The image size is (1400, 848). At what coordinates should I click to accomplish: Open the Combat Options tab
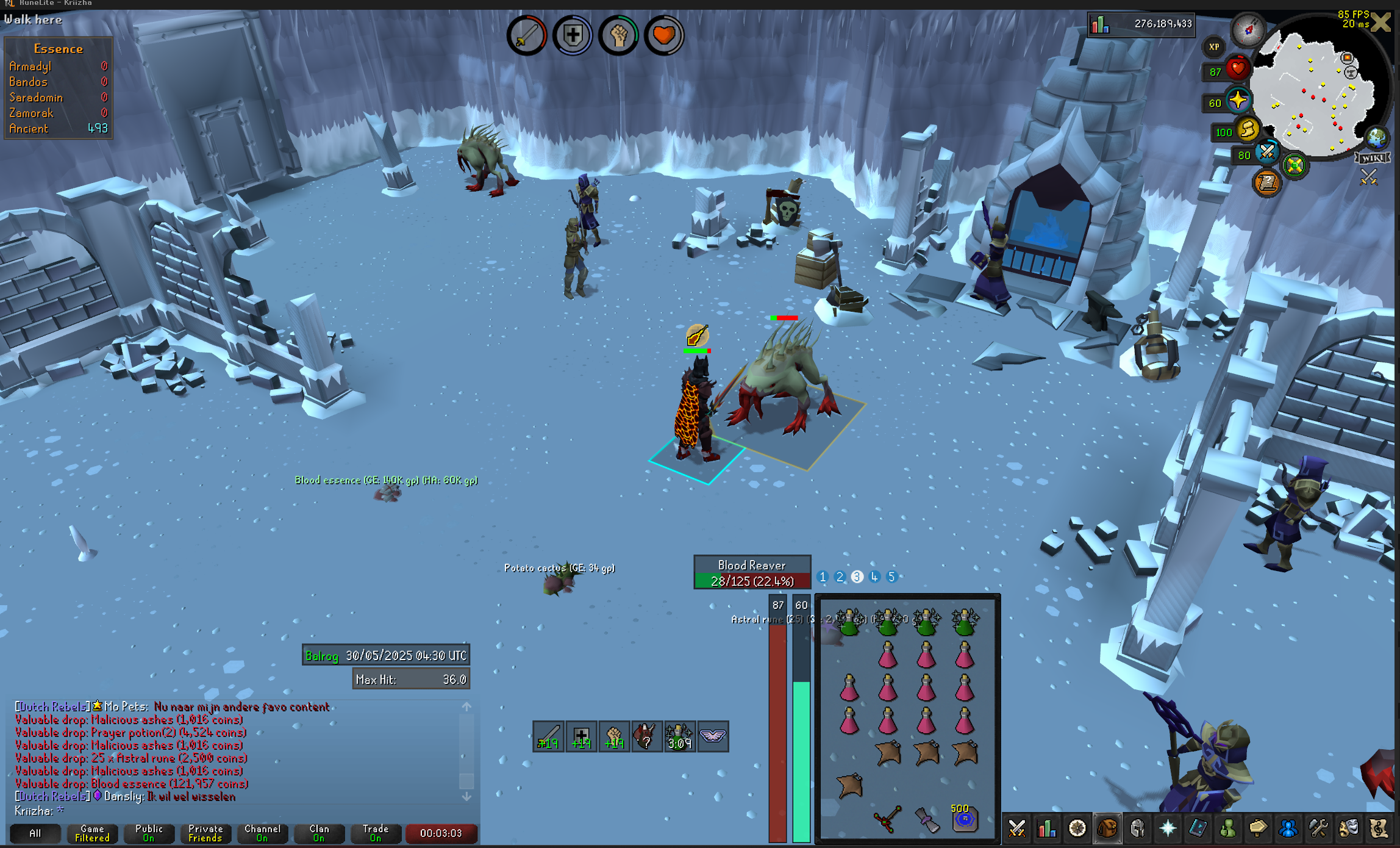pyautogui.click(x=1016, y=828)
